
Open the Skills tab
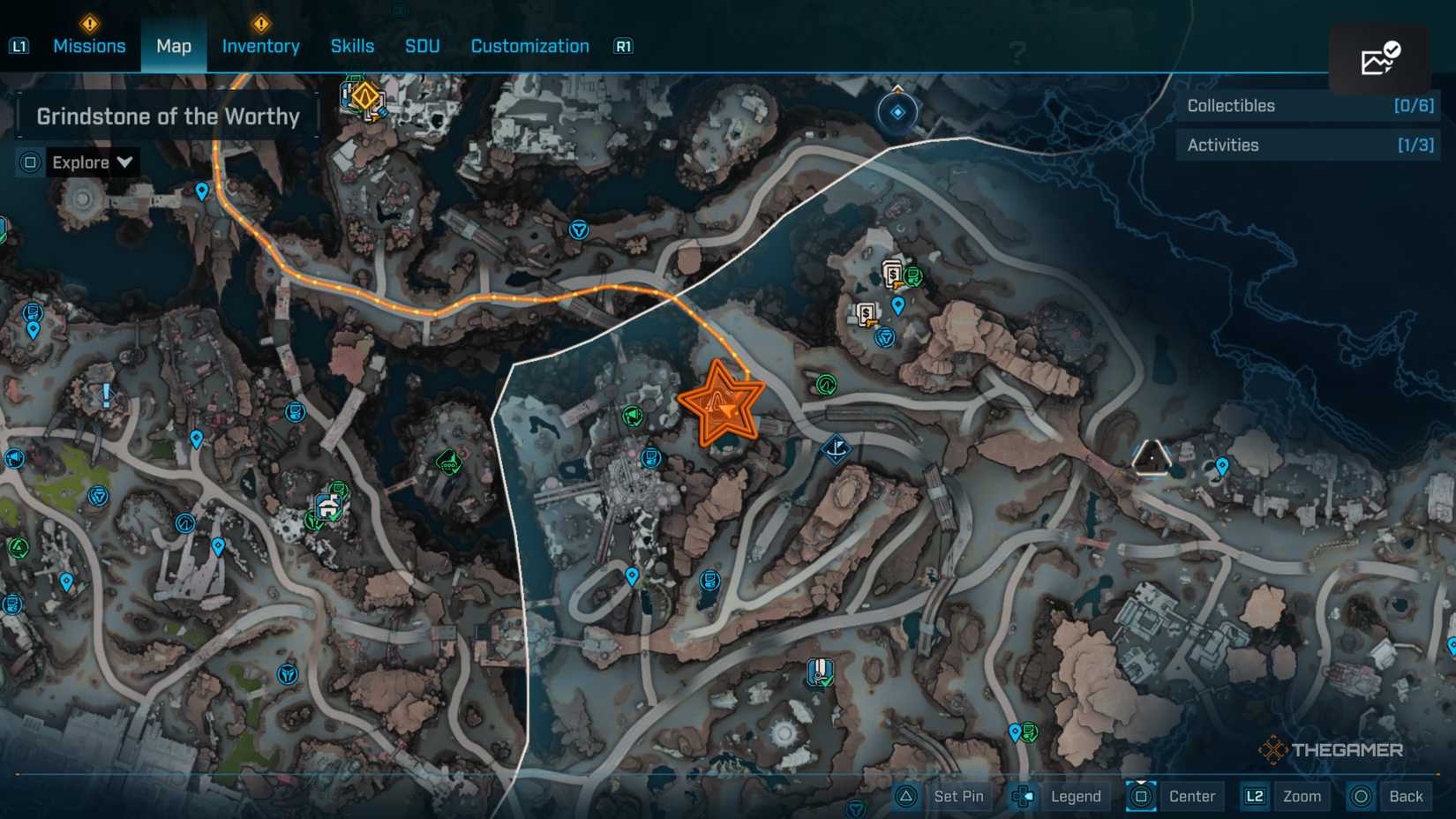tap(351, 46)
